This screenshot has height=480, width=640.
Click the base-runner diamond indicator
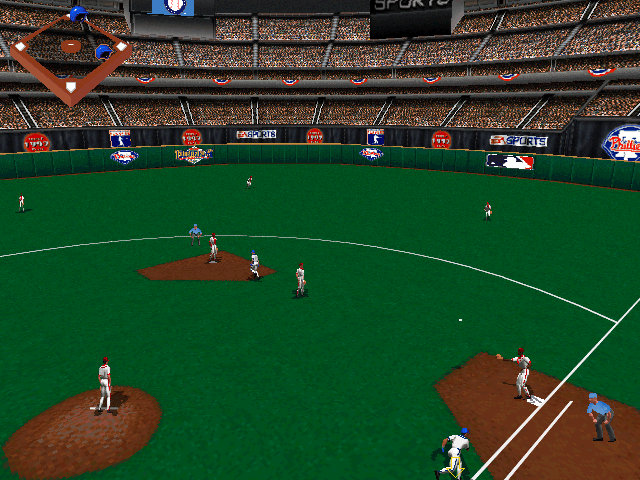pyautogui.click(x=70, y=52)
